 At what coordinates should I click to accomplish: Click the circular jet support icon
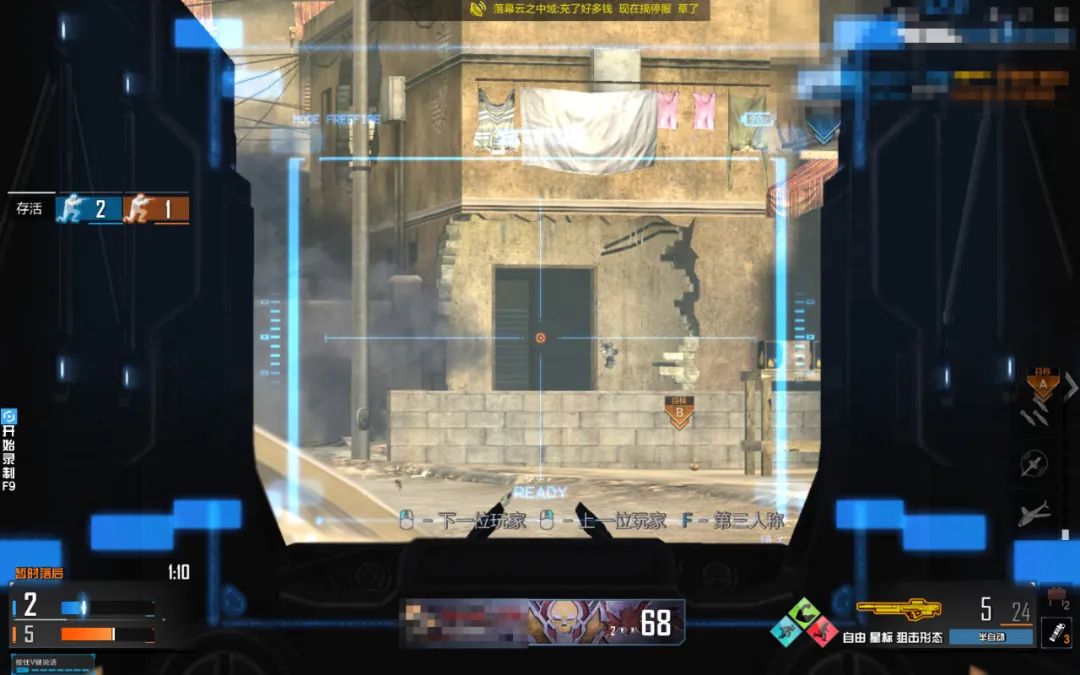1035,463
